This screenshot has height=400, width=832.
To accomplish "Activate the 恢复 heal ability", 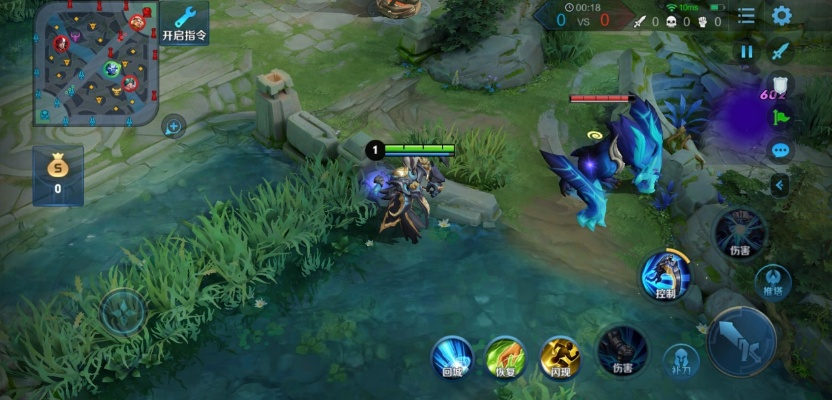I will [506, 357].
